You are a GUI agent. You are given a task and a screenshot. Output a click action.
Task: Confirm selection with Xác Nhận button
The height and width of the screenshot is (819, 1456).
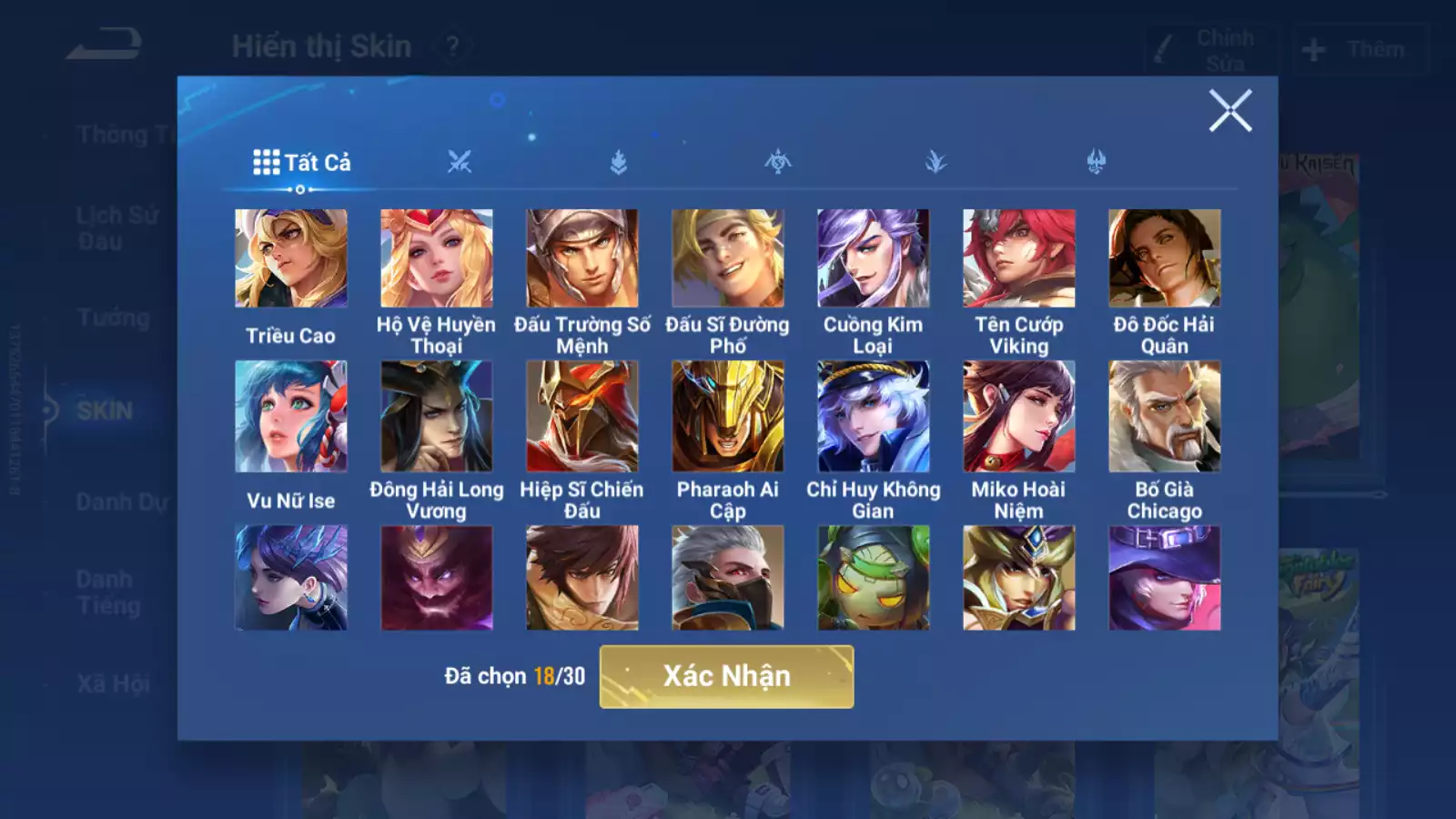[726, 676]
